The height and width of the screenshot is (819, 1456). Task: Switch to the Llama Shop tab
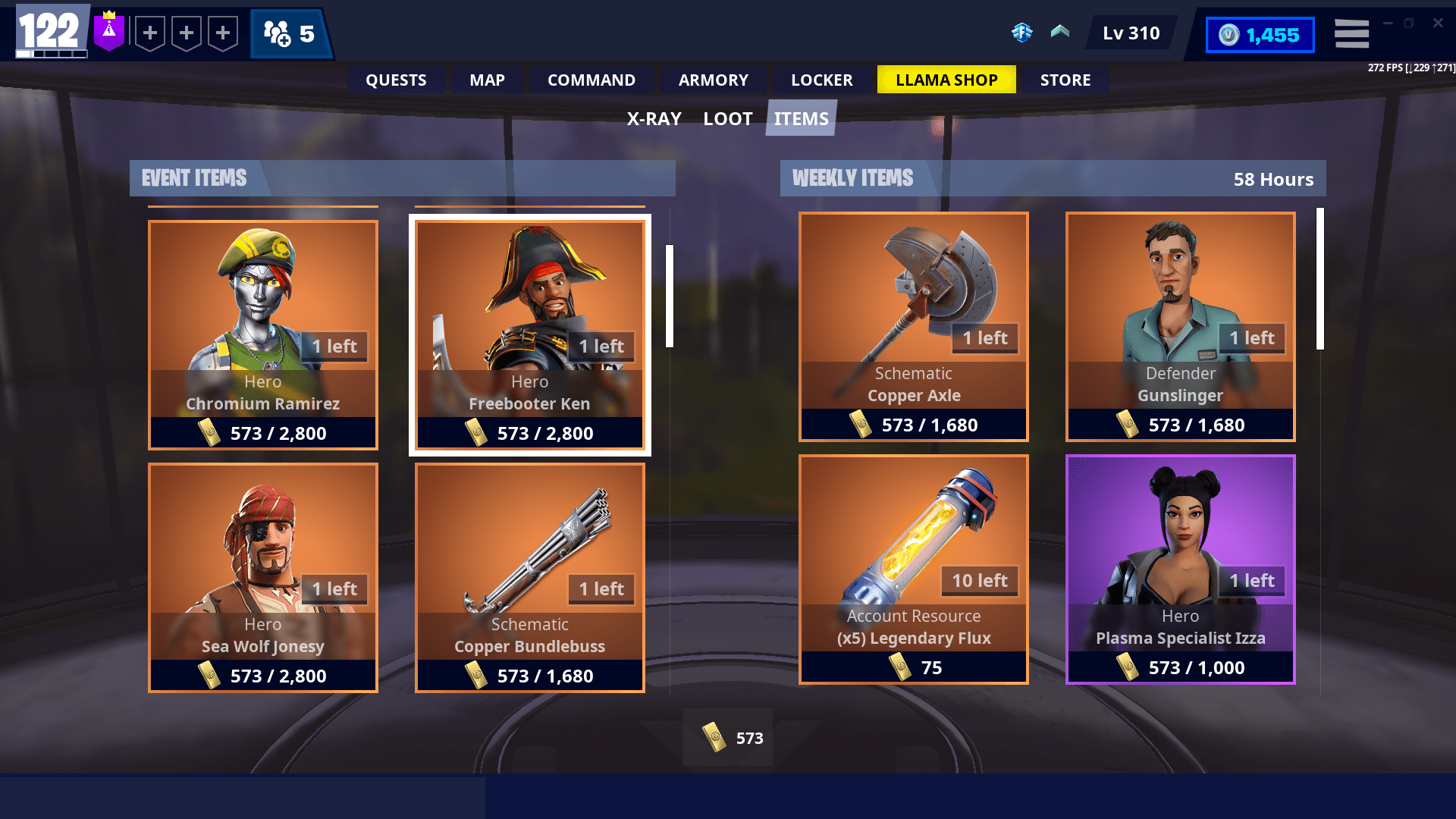click(946, 79)
